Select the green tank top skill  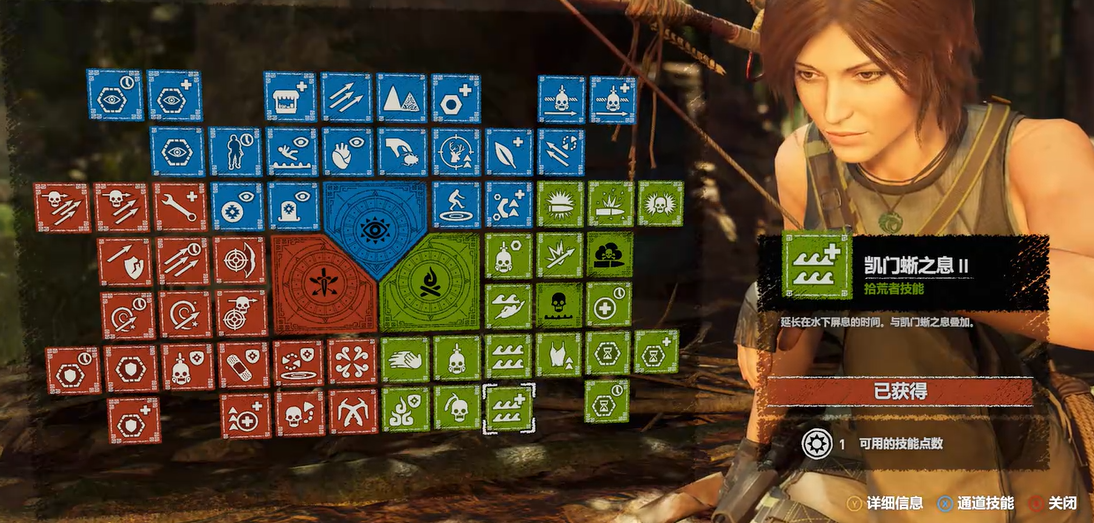[558, 353]
